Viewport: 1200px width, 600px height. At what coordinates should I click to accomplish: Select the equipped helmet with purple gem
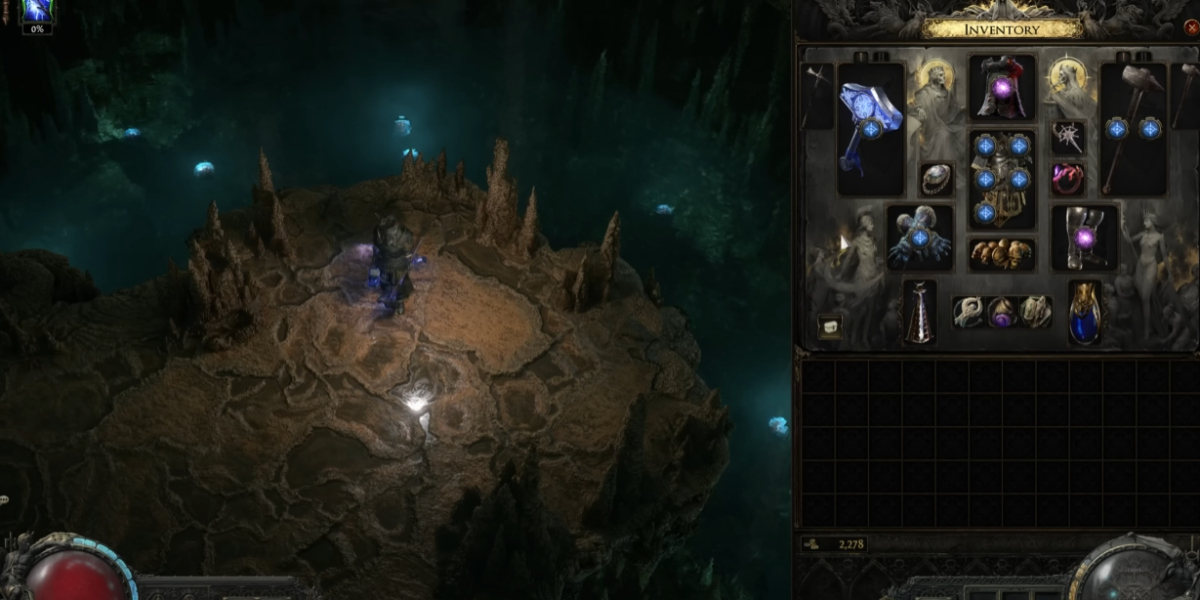1002,89
